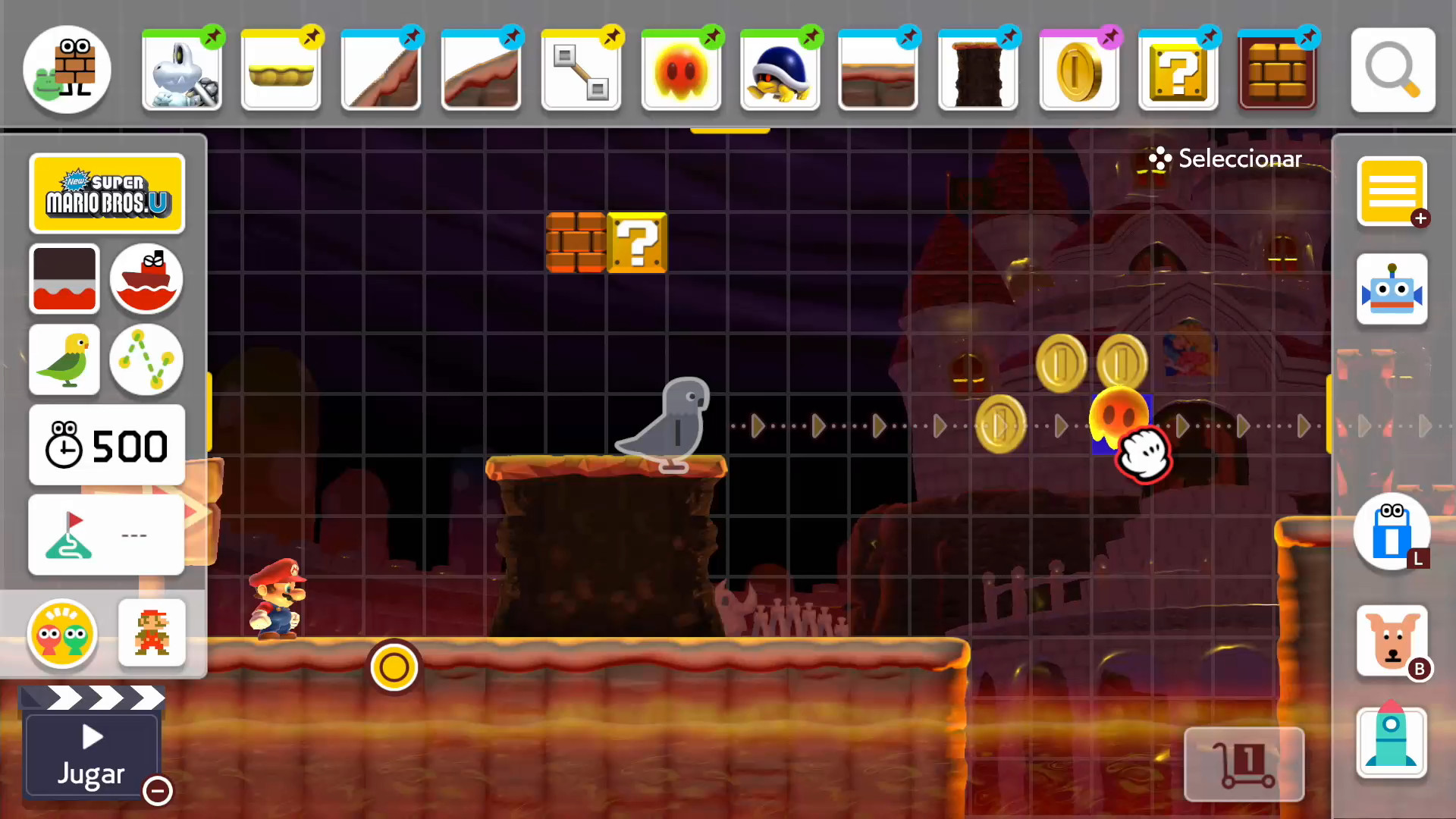This screenshot has width=1456, height=819.
Task: Activate Seleccionar selection mode
Action: 1223,158
